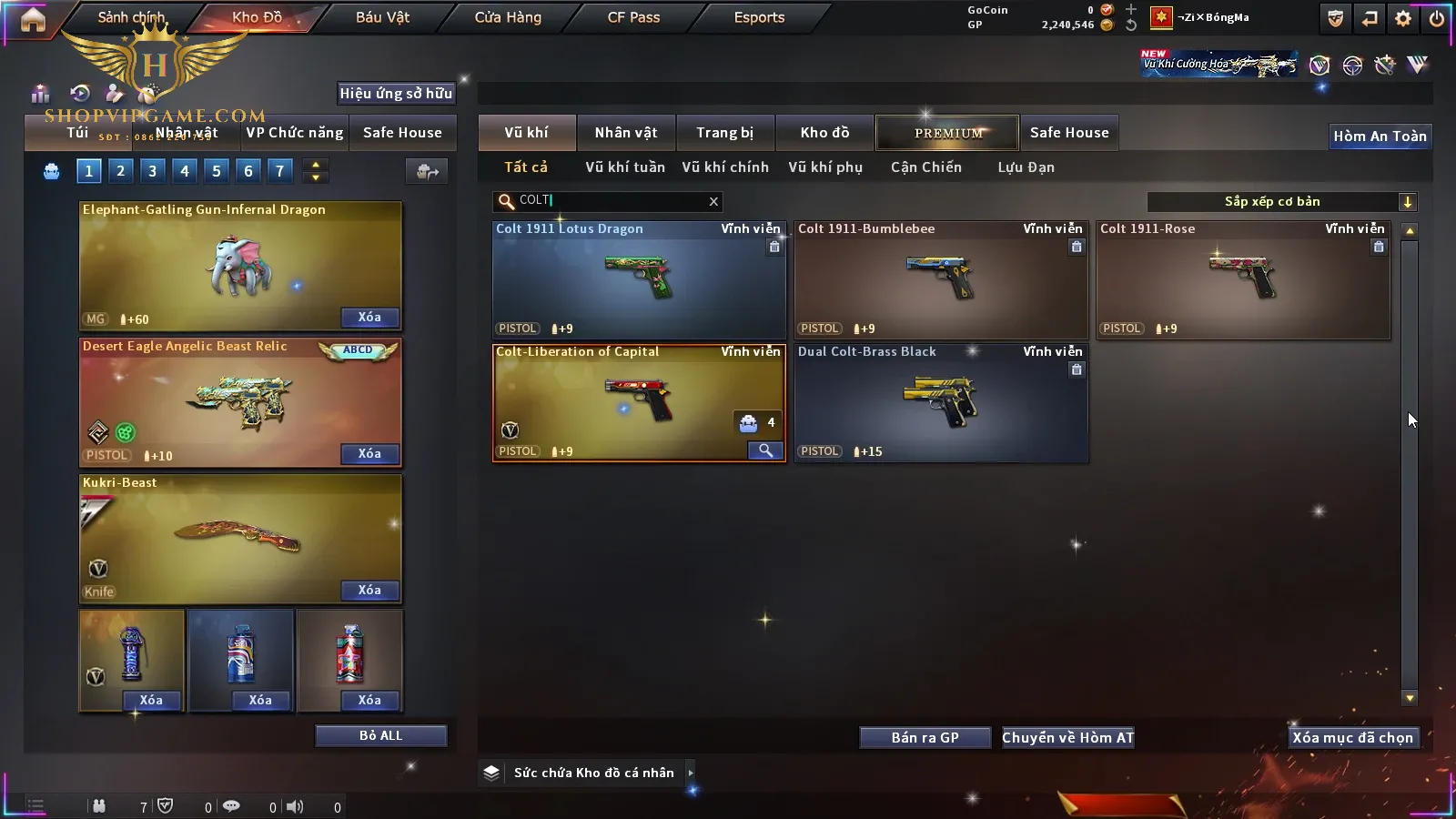Sell item with Bán ra GP

tap(925, 738)
